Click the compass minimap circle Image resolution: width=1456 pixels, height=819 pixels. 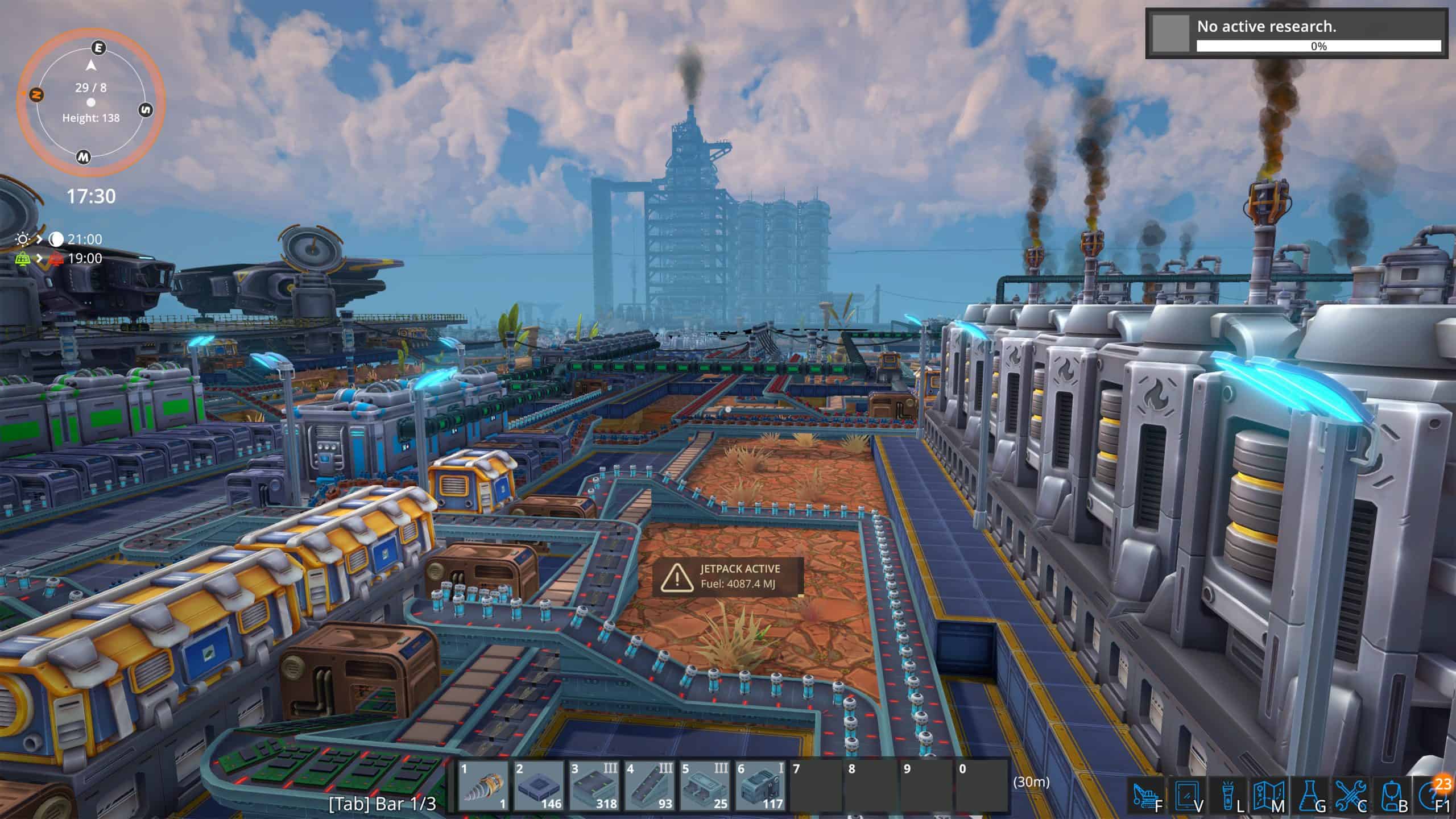[91, 103]
